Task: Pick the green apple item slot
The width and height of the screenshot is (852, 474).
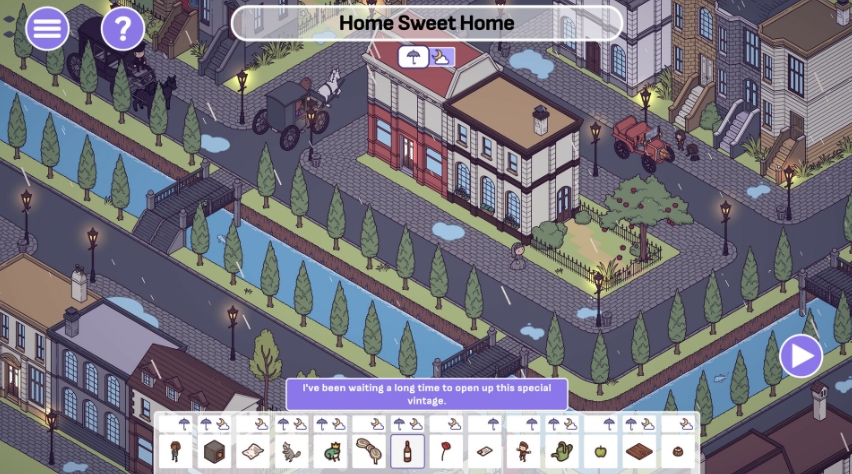Action: [x=601, y=451]
